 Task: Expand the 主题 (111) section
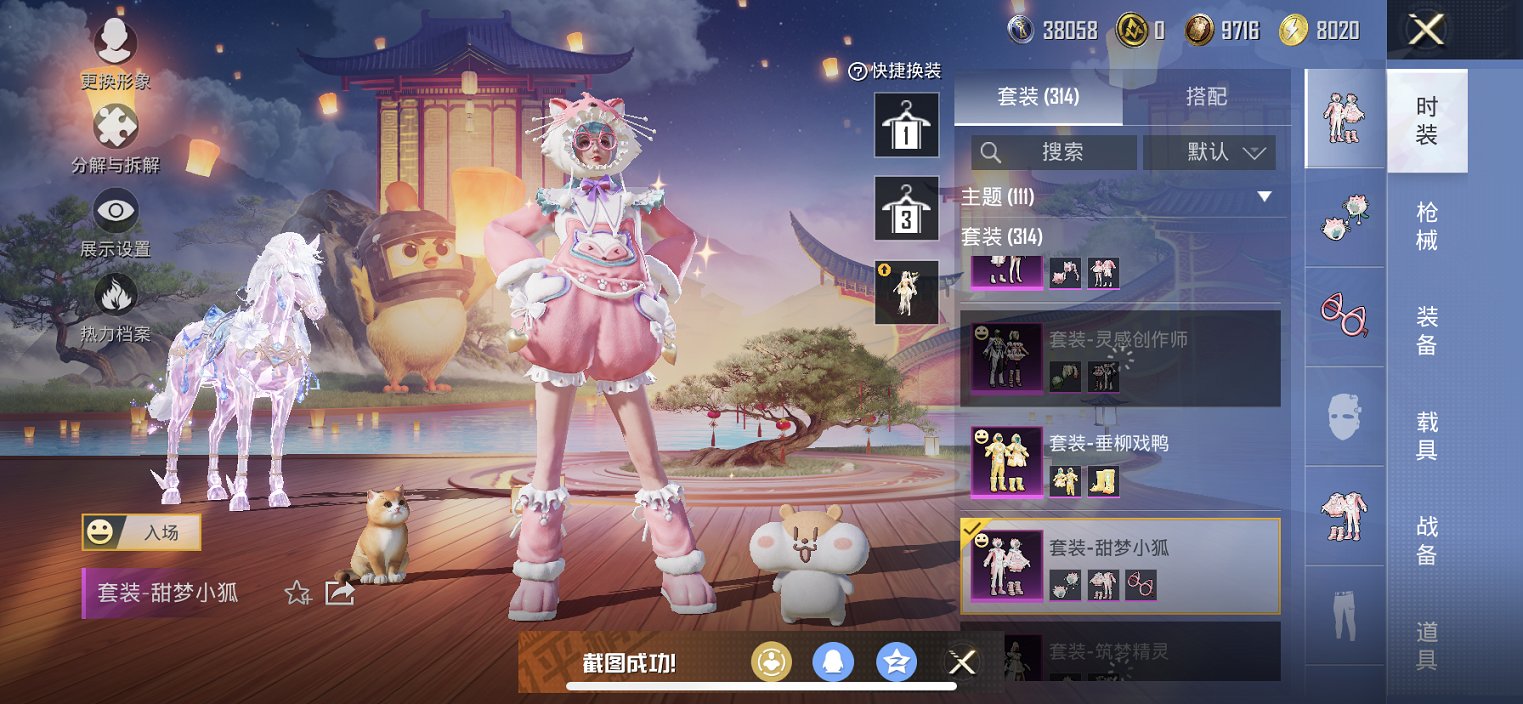click(1264, 197)
